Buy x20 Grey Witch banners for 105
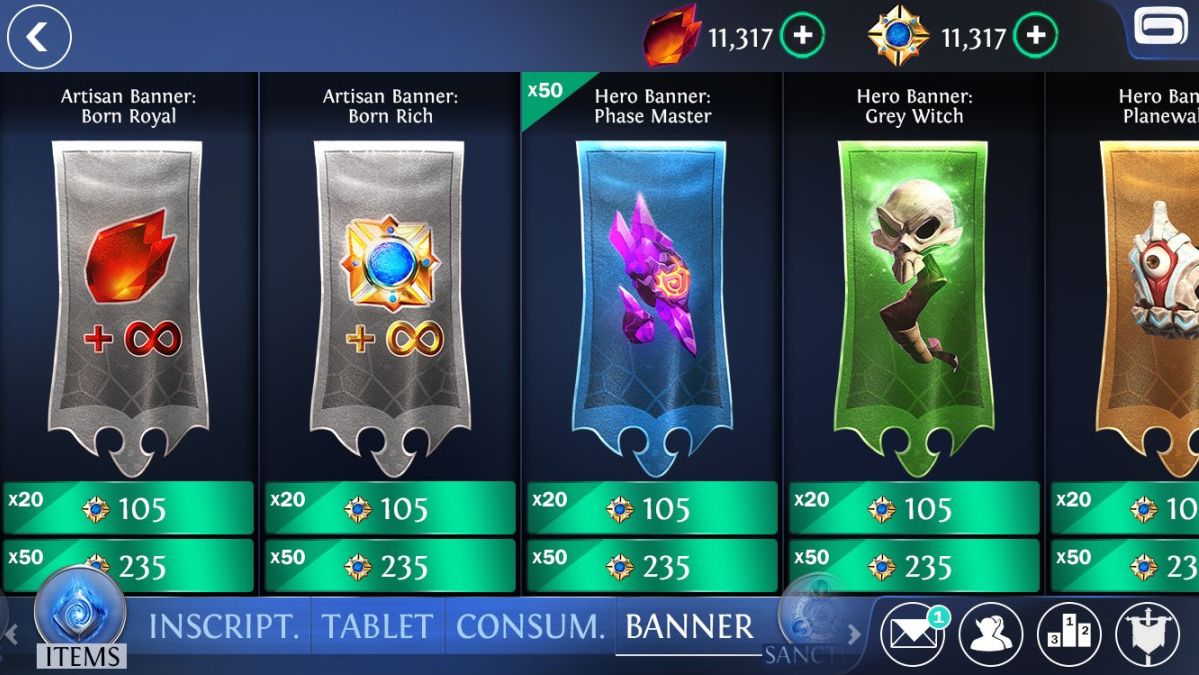Image resolution: width=1199 pixels, height=675 pixels. point(914,508)
